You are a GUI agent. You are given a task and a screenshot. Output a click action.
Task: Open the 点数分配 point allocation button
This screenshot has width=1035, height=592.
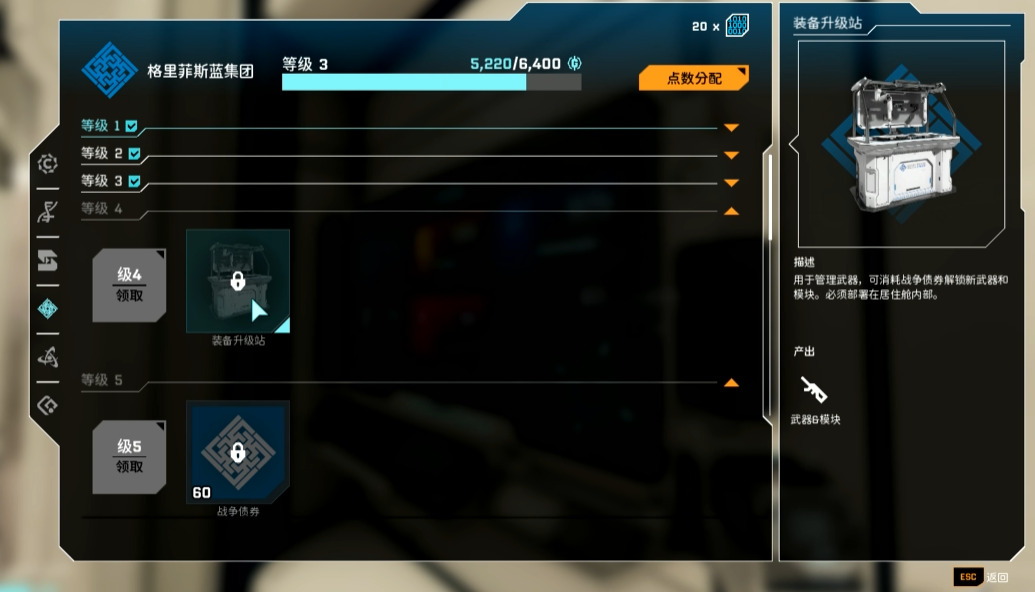tap(693, 78)
